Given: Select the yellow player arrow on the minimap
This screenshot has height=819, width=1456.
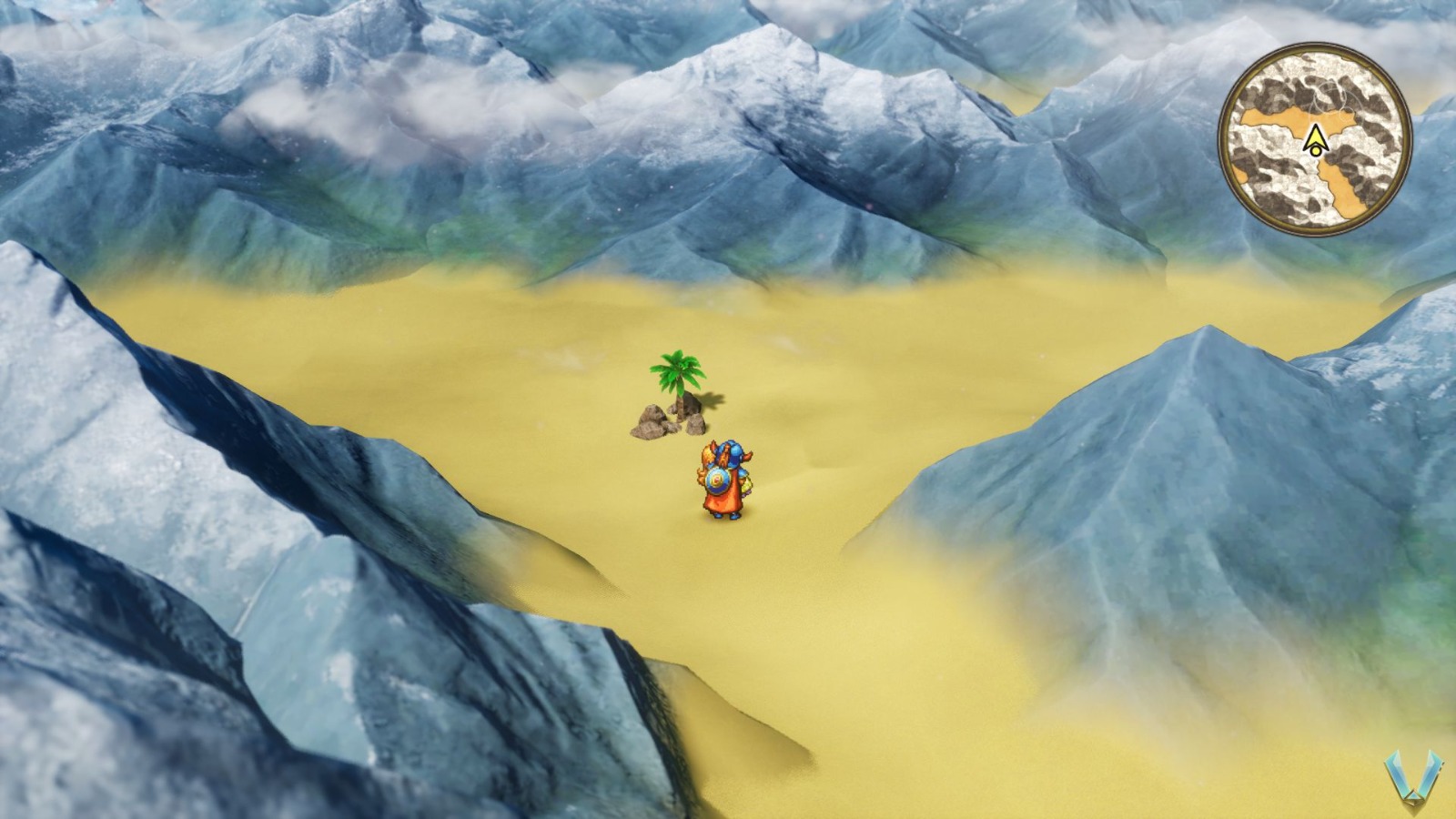Looking at the screenshot, I should (x=1315, y=135).
